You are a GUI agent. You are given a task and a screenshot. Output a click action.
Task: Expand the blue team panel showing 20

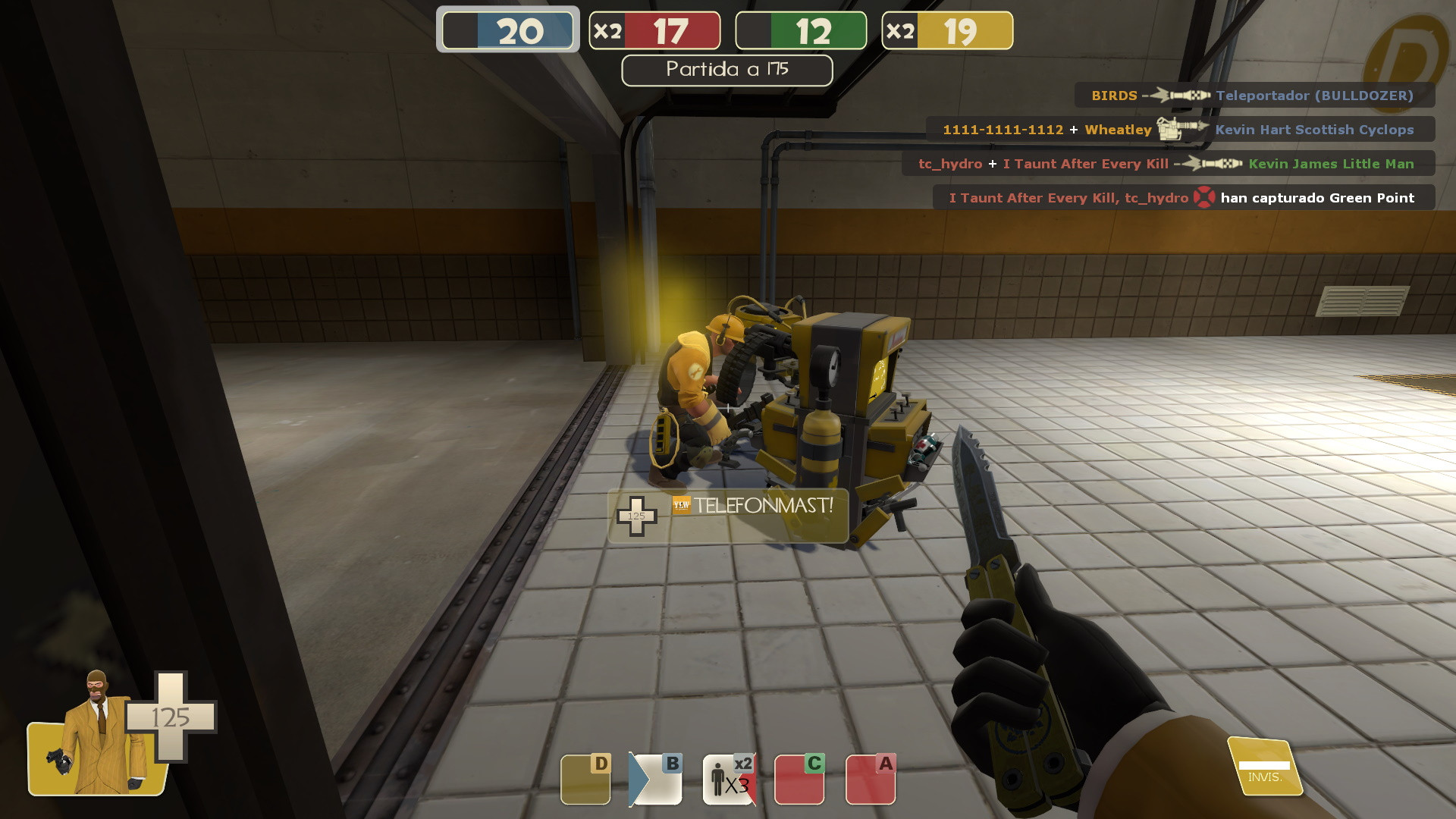click(507, 30)
